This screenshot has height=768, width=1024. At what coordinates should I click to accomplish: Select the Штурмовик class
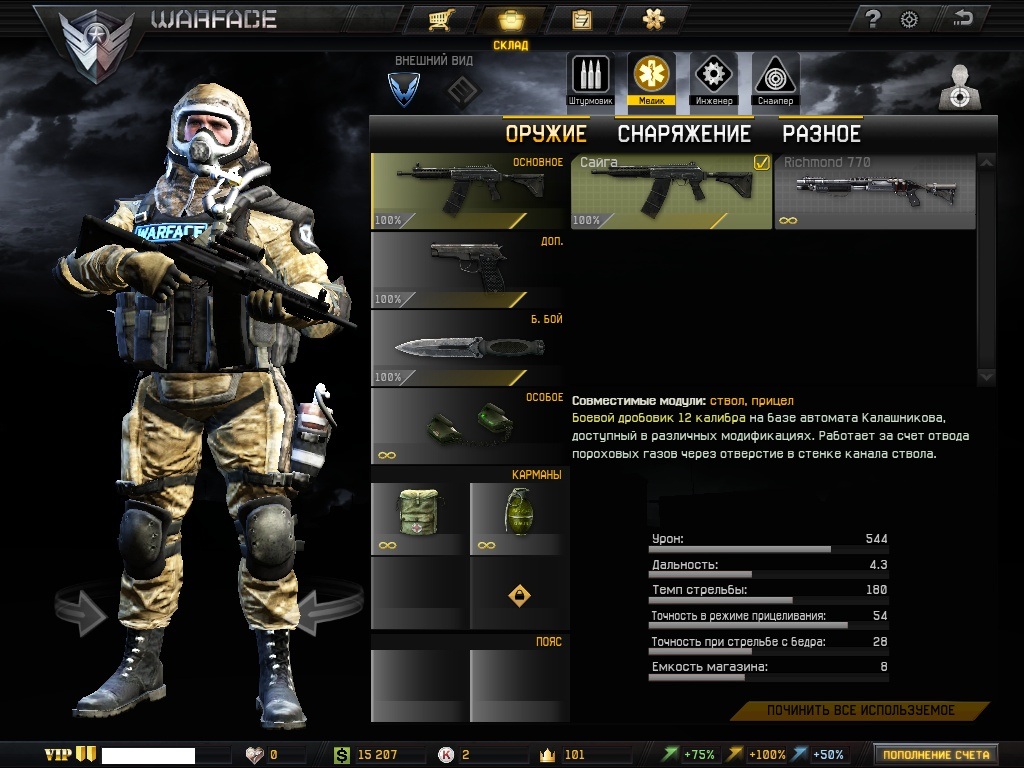click(x=590, y=79)
